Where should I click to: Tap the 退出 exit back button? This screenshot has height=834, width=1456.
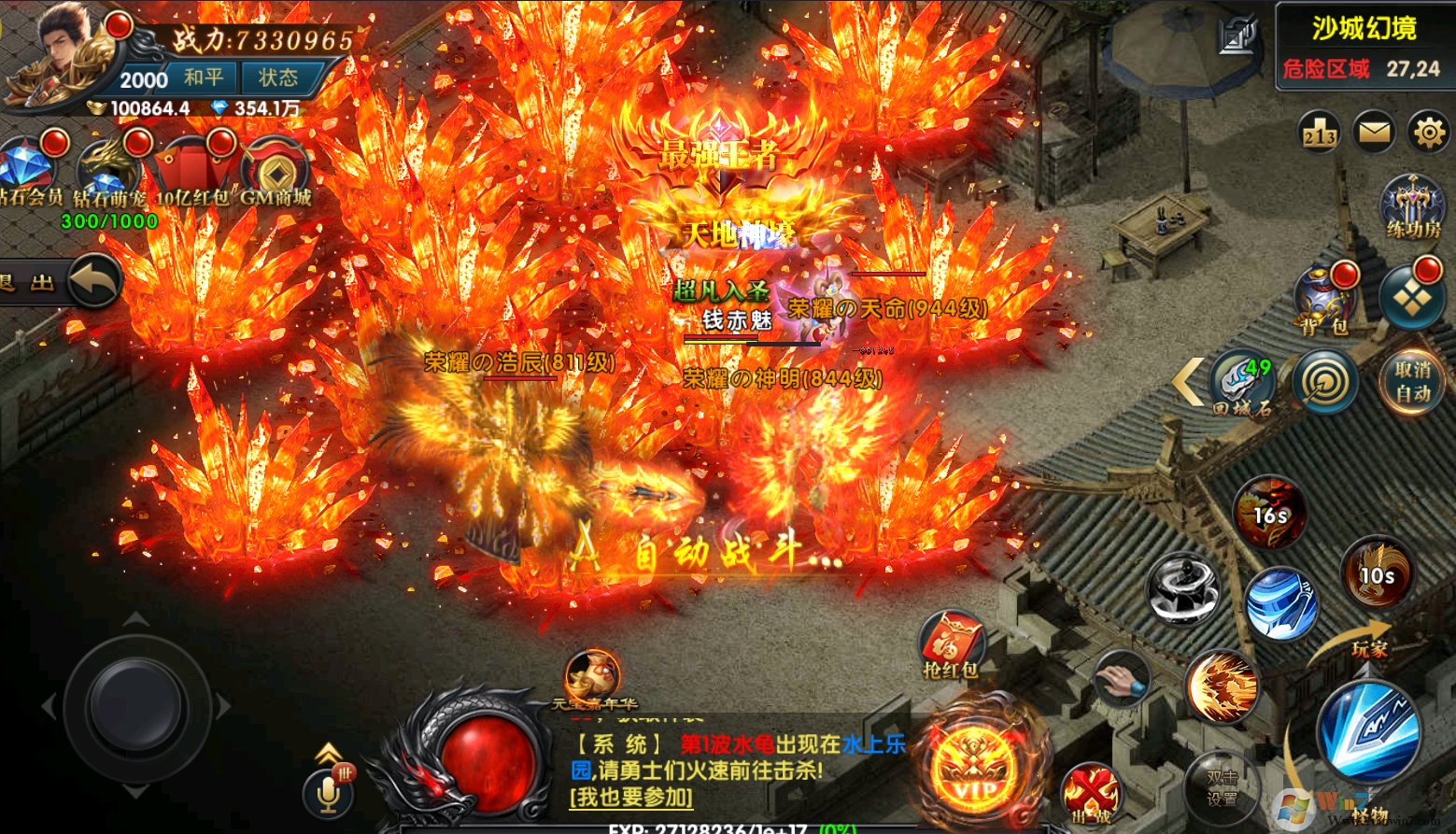tap(92, 280)
